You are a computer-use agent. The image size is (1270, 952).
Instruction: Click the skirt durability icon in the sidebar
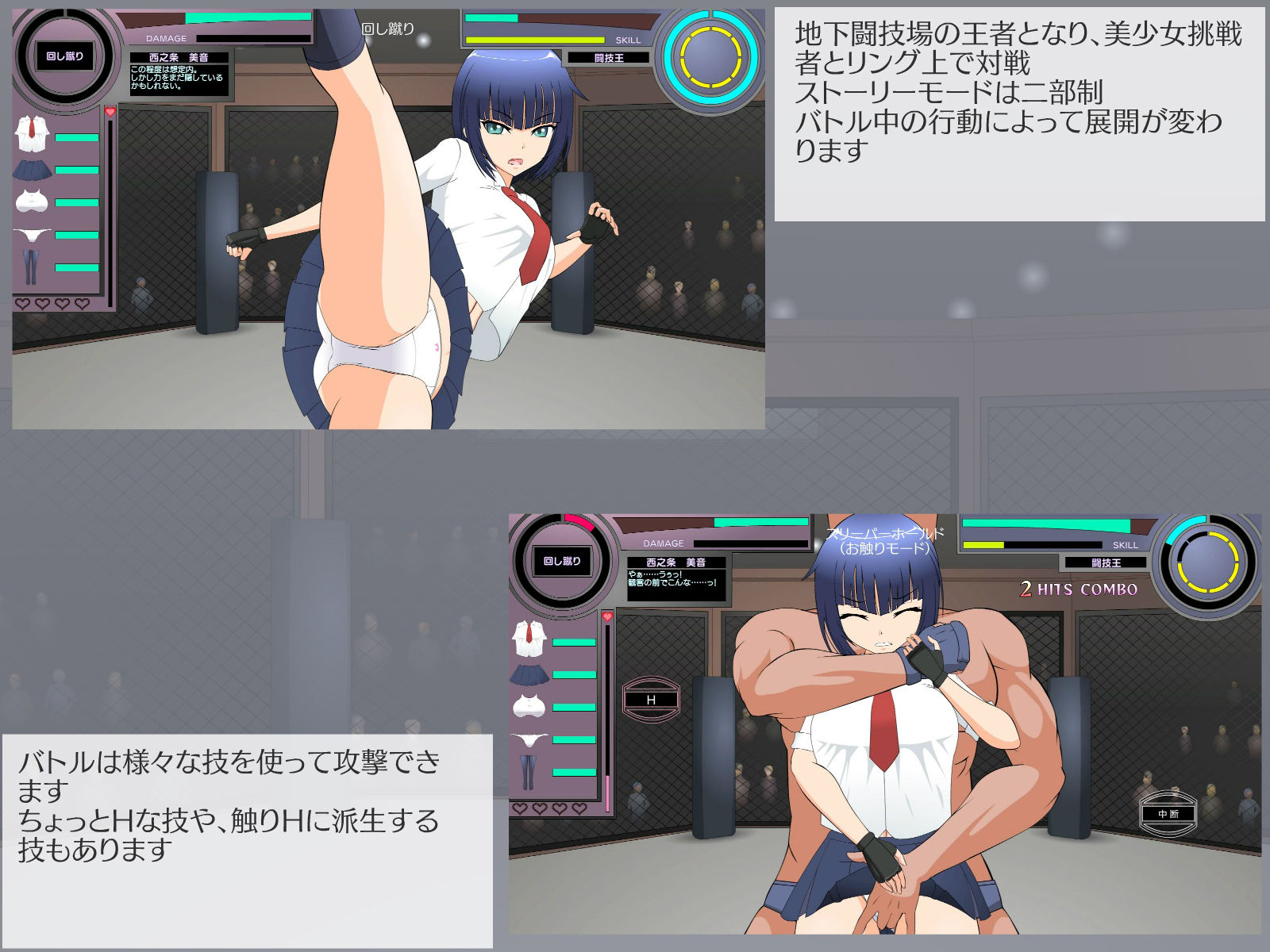(32, 169)
